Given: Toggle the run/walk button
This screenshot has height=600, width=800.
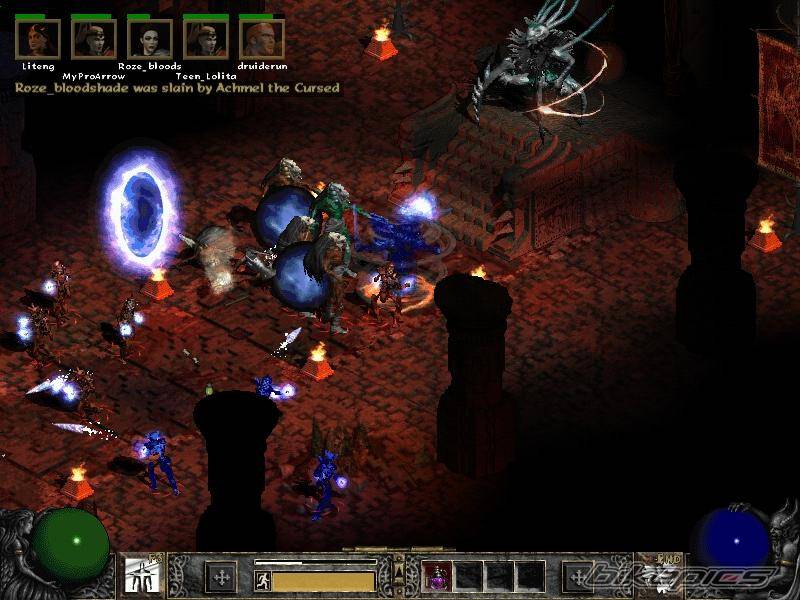Looking at the screenshot, I should pyautogui.click(x=262, y=578).
